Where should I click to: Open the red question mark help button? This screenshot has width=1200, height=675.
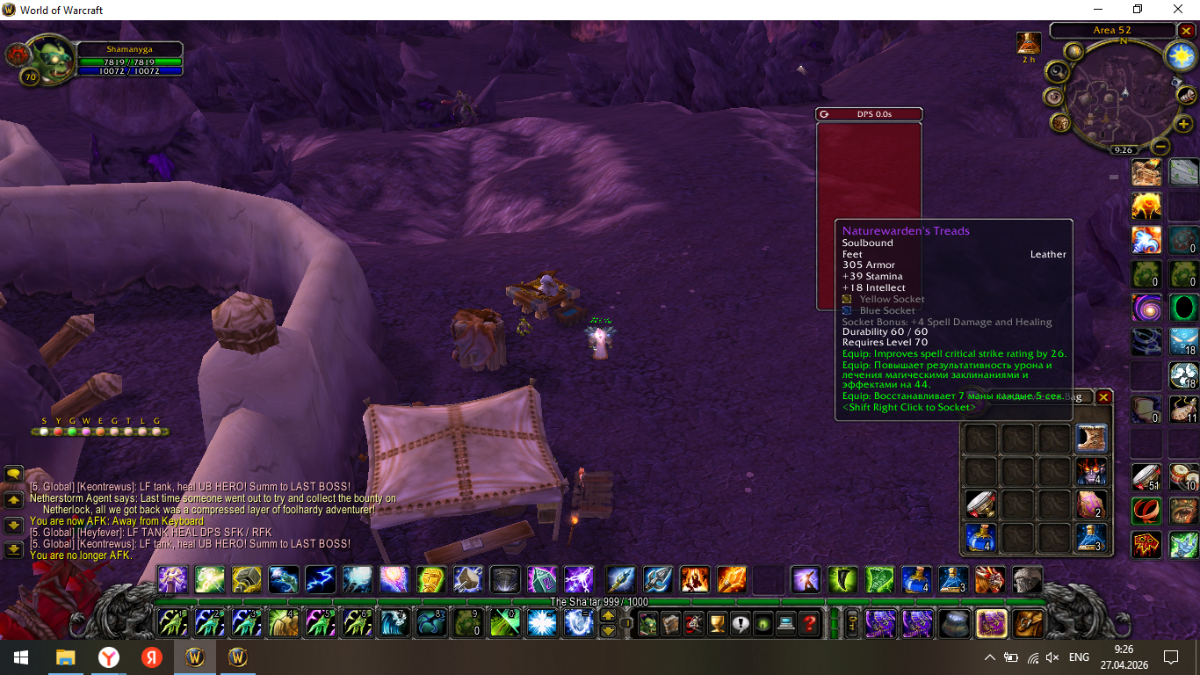810,624
